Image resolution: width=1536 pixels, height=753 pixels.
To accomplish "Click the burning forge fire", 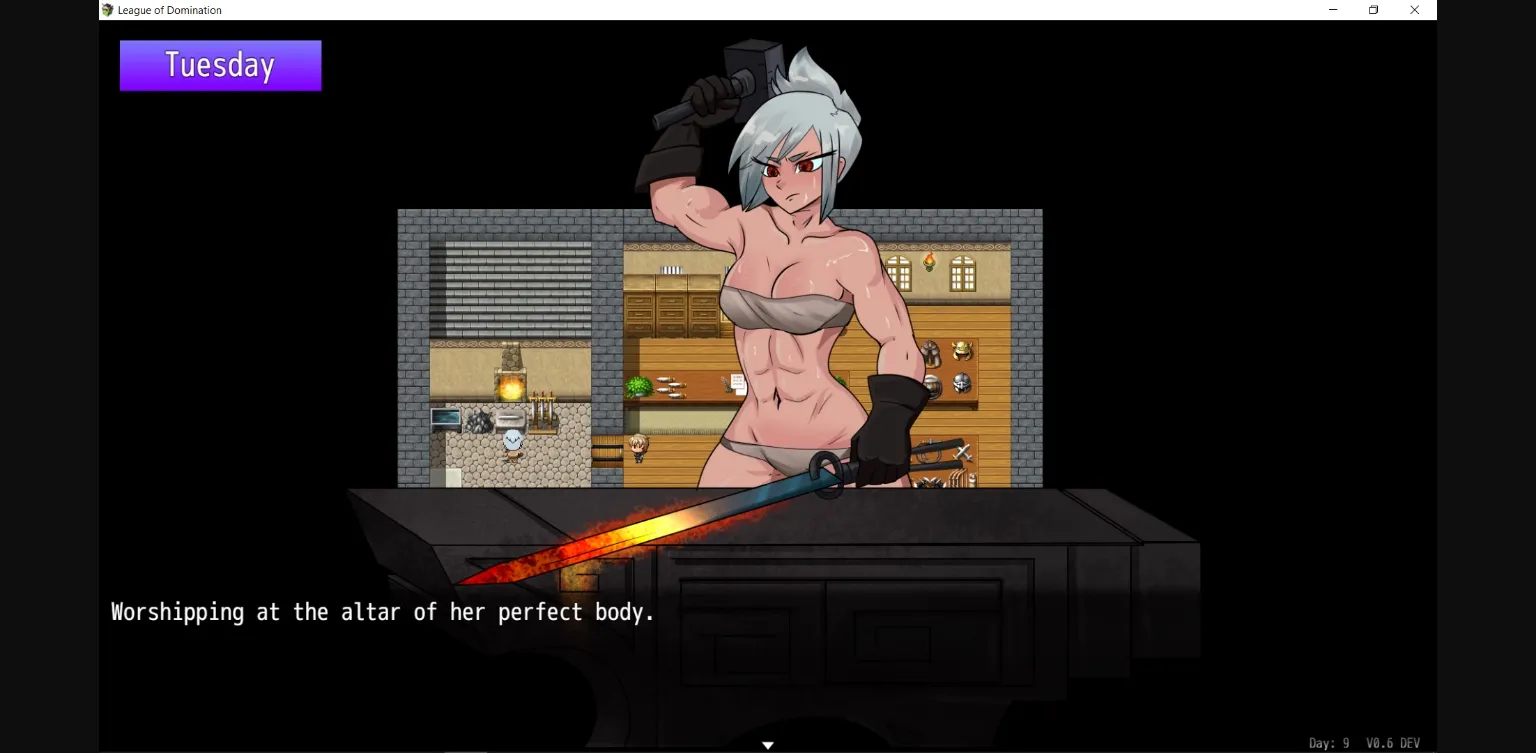I will point(510,388).
